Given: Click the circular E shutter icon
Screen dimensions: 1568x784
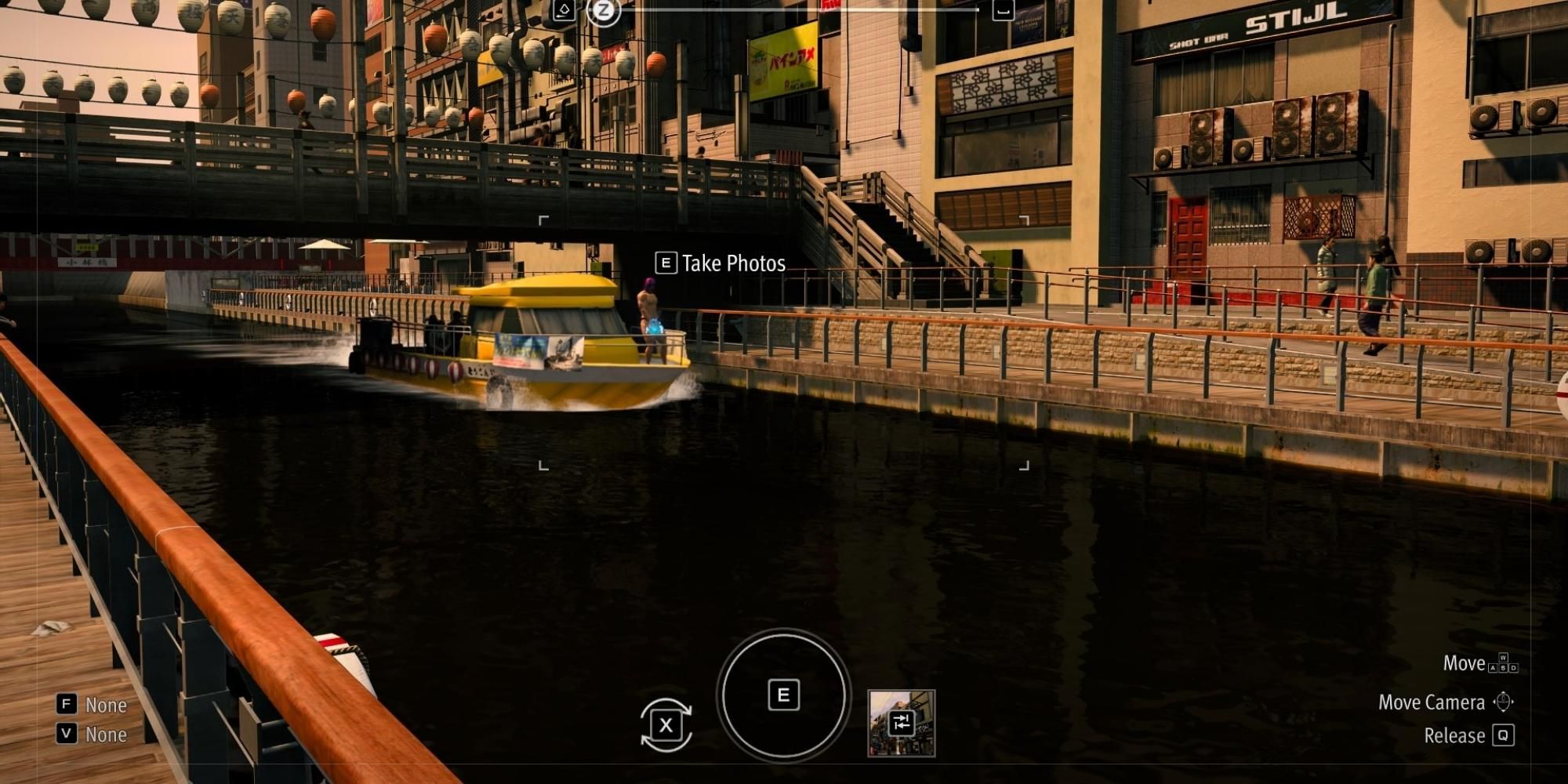Looking at the screenshot, I should click(783, 695).
